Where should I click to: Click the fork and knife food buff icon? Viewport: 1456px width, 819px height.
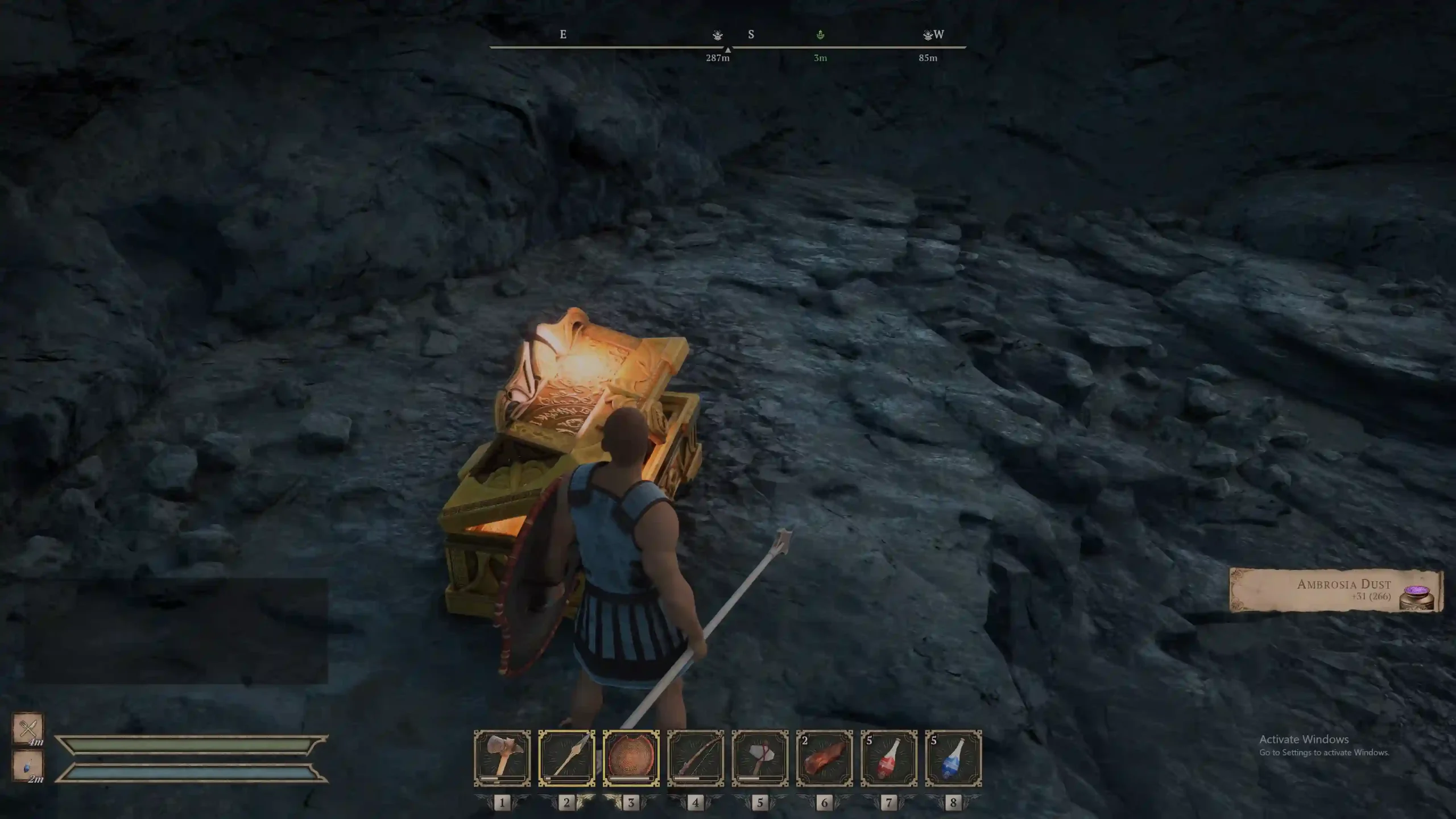click(x=28, y=727)
